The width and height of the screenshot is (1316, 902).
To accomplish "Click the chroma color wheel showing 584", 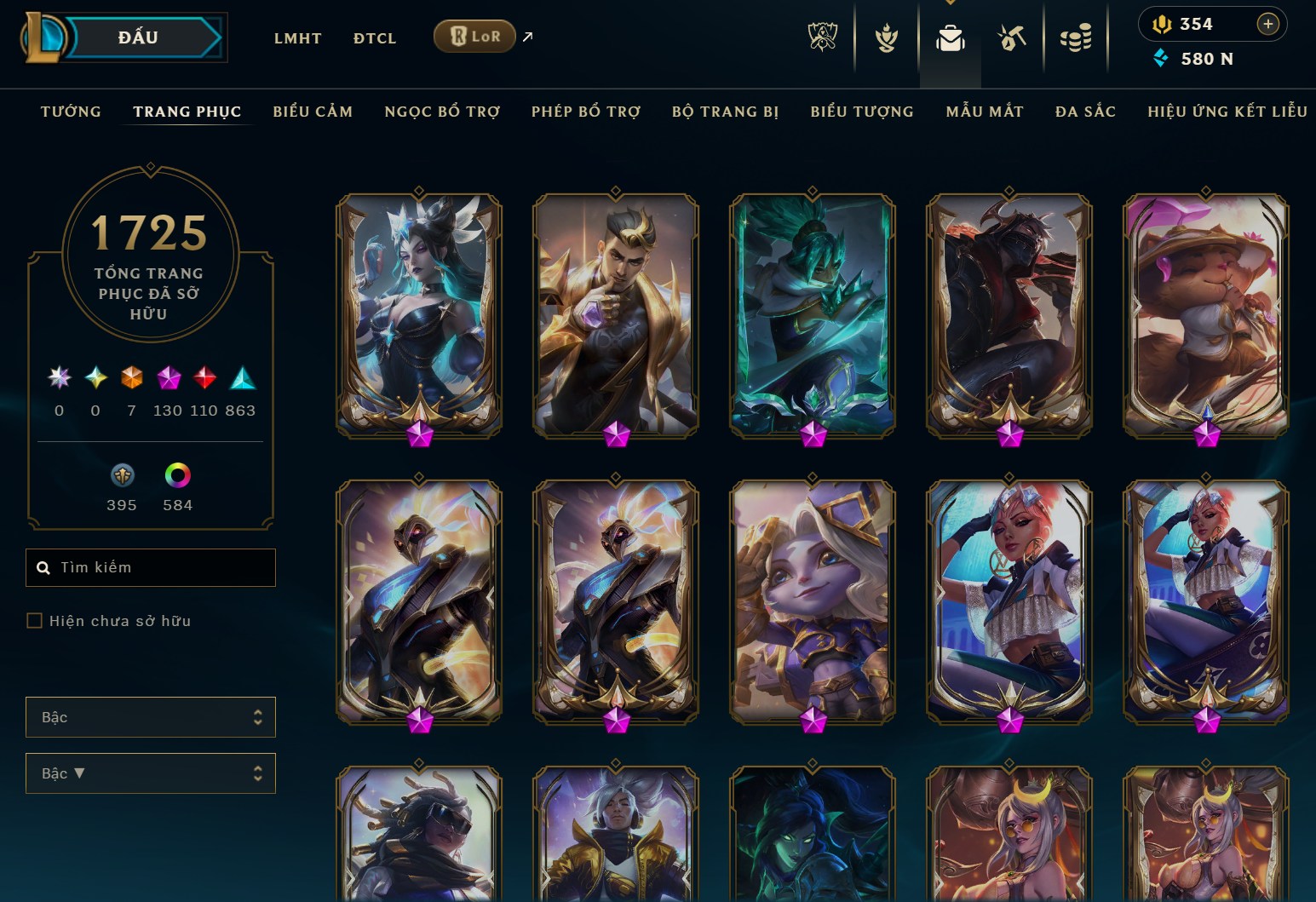I will click(x=175, y=475).
